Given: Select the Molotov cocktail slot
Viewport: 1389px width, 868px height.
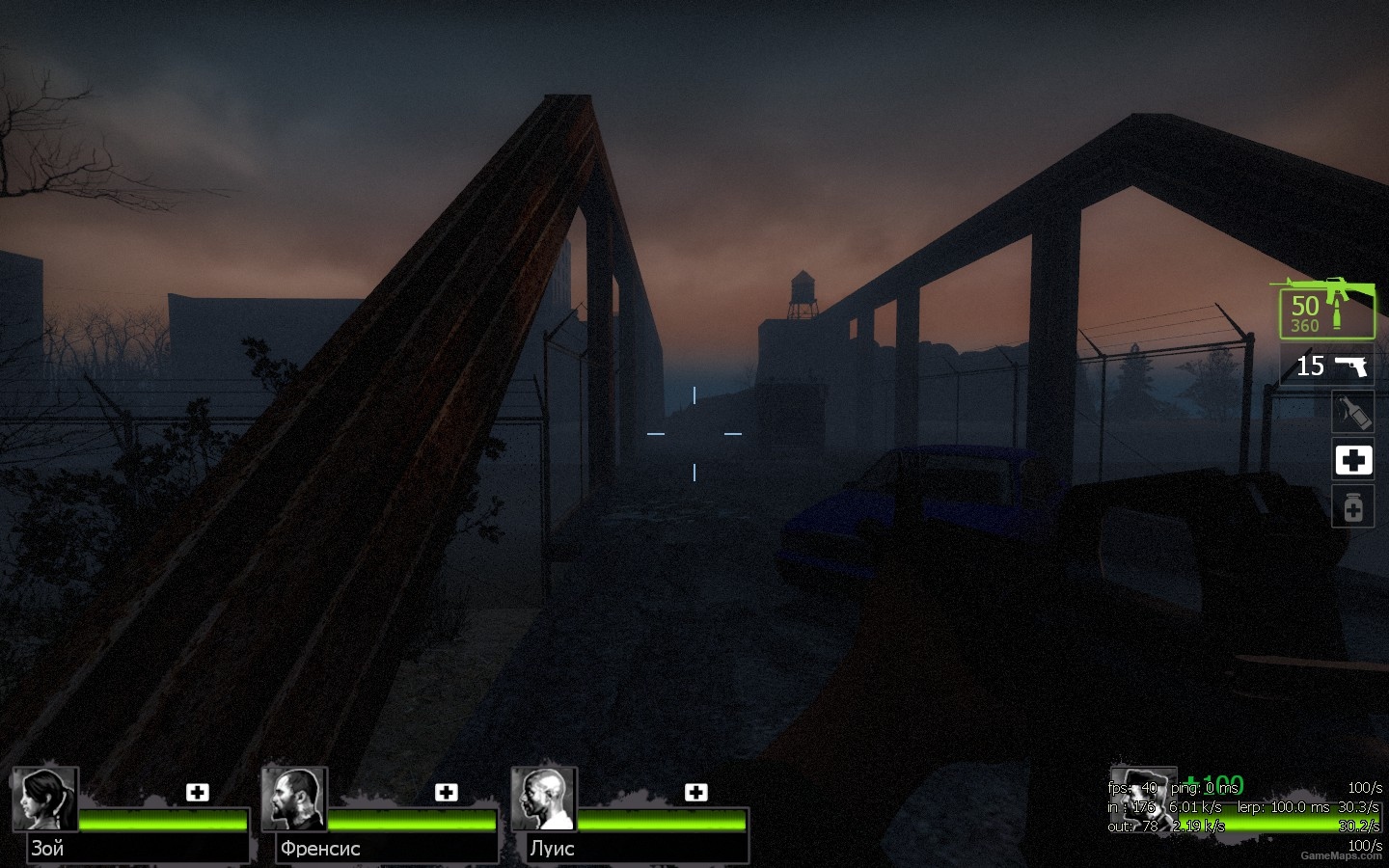Looking at the screenshot, I should [x=1352, y=411].
